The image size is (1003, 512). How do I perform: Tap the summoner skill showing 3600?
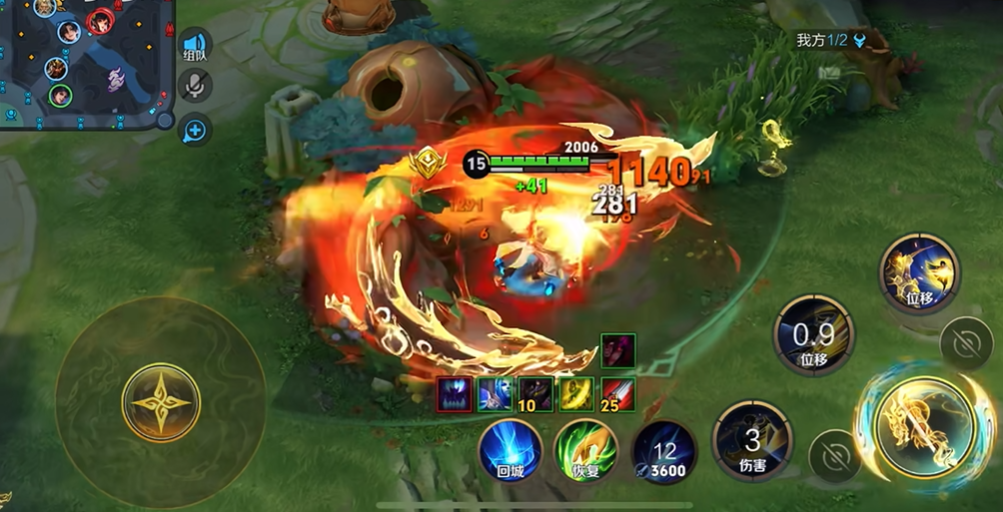pos(665,452)
